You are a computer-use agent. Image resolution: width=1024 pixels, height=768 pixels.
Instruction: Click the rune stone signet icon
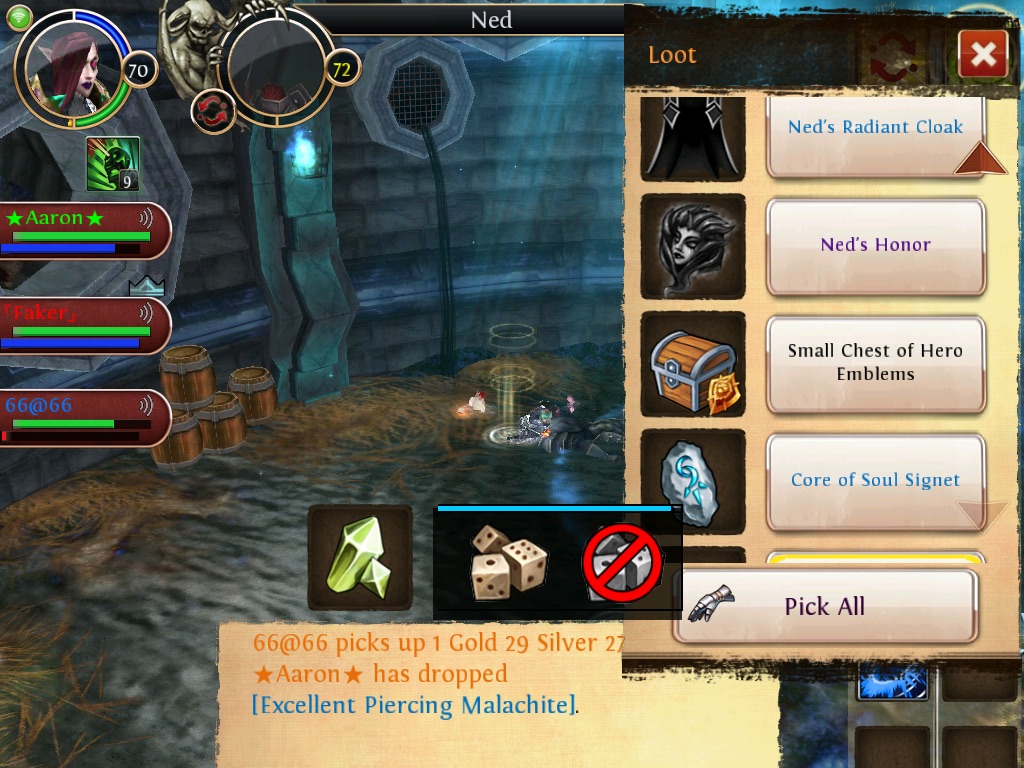point(693,481)
